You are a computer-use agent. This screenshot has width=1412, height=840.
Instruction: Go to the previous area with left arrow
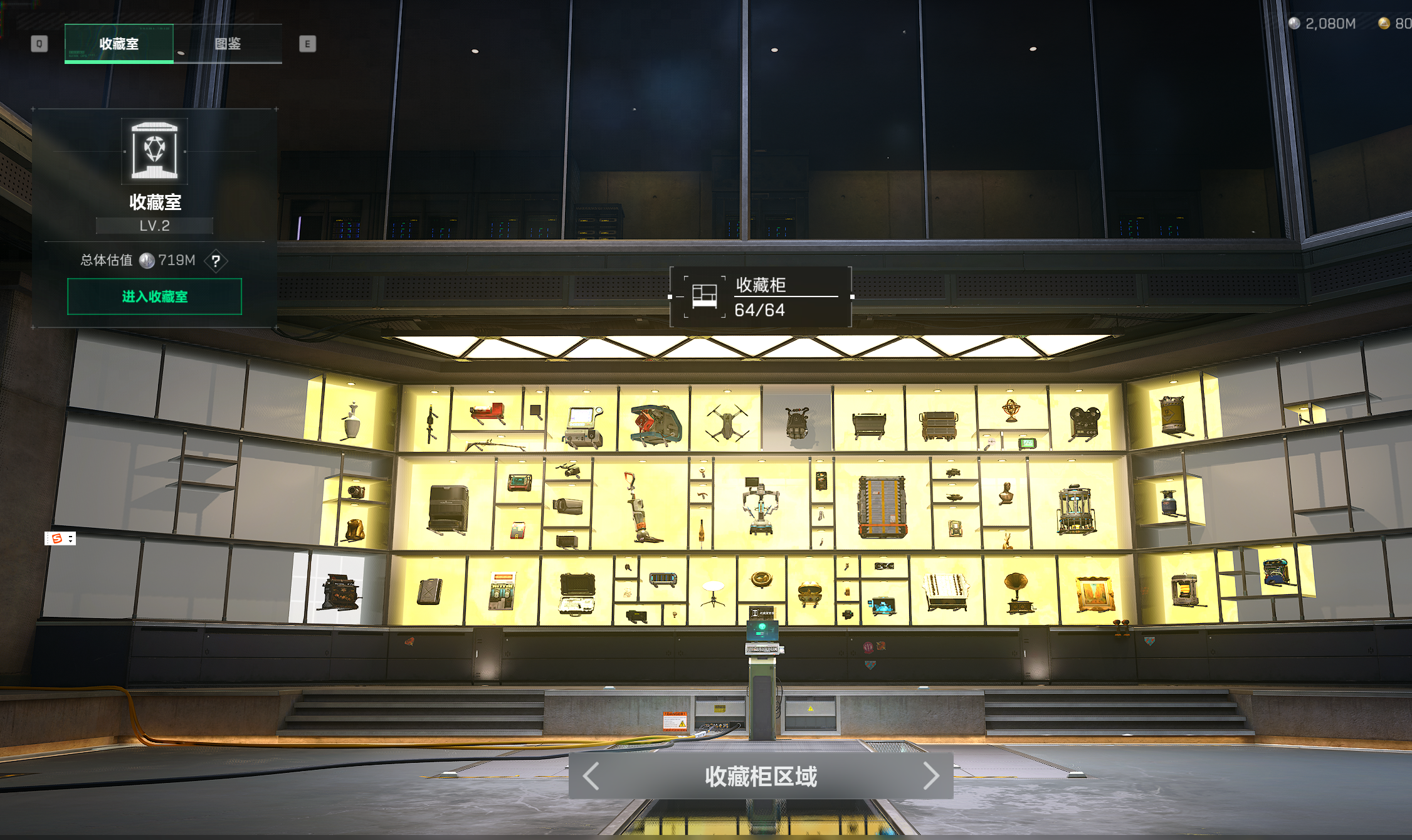click(591, 776)
